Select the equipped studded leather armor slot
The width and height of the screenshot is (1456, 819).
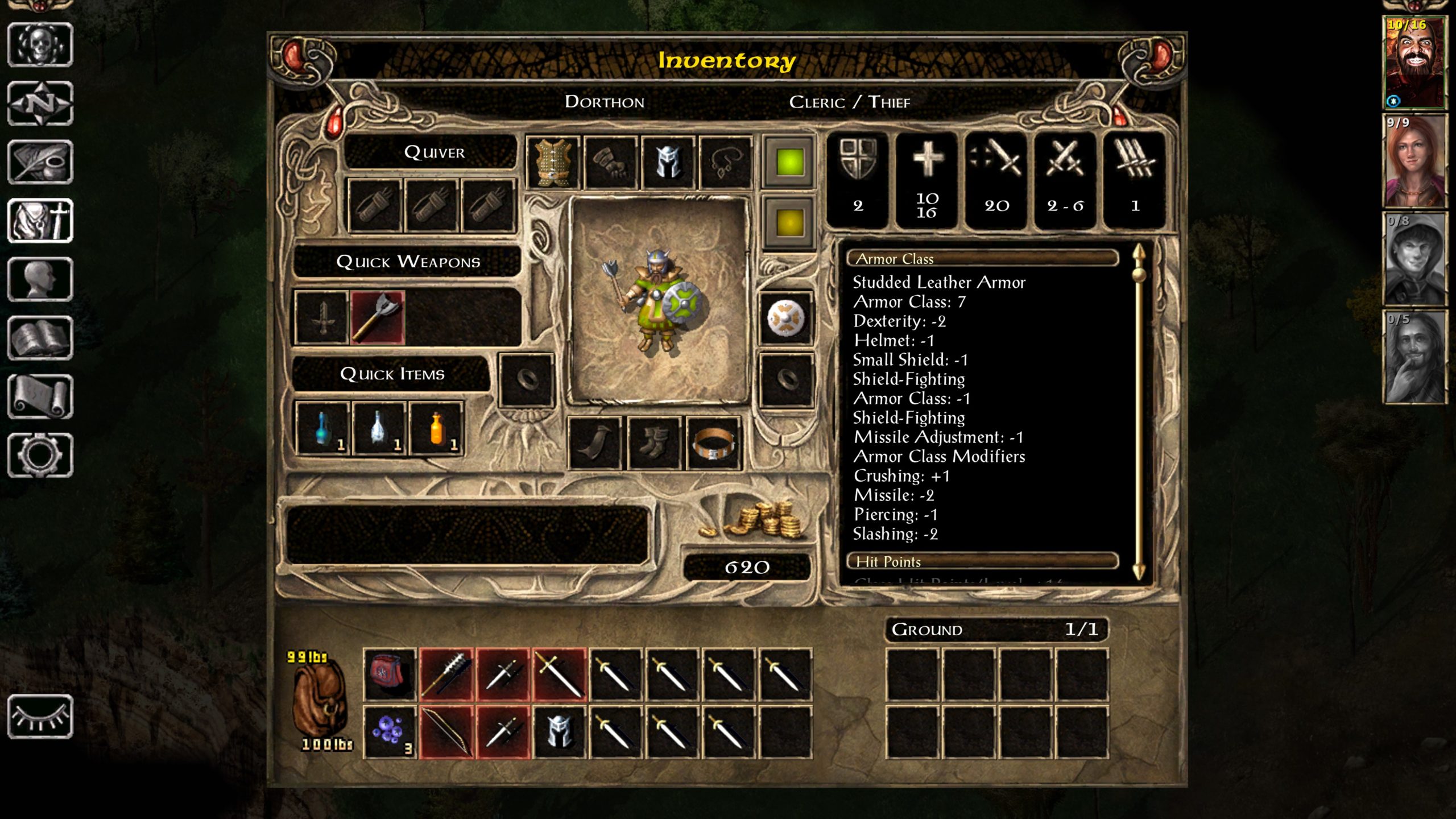point(553,163)
